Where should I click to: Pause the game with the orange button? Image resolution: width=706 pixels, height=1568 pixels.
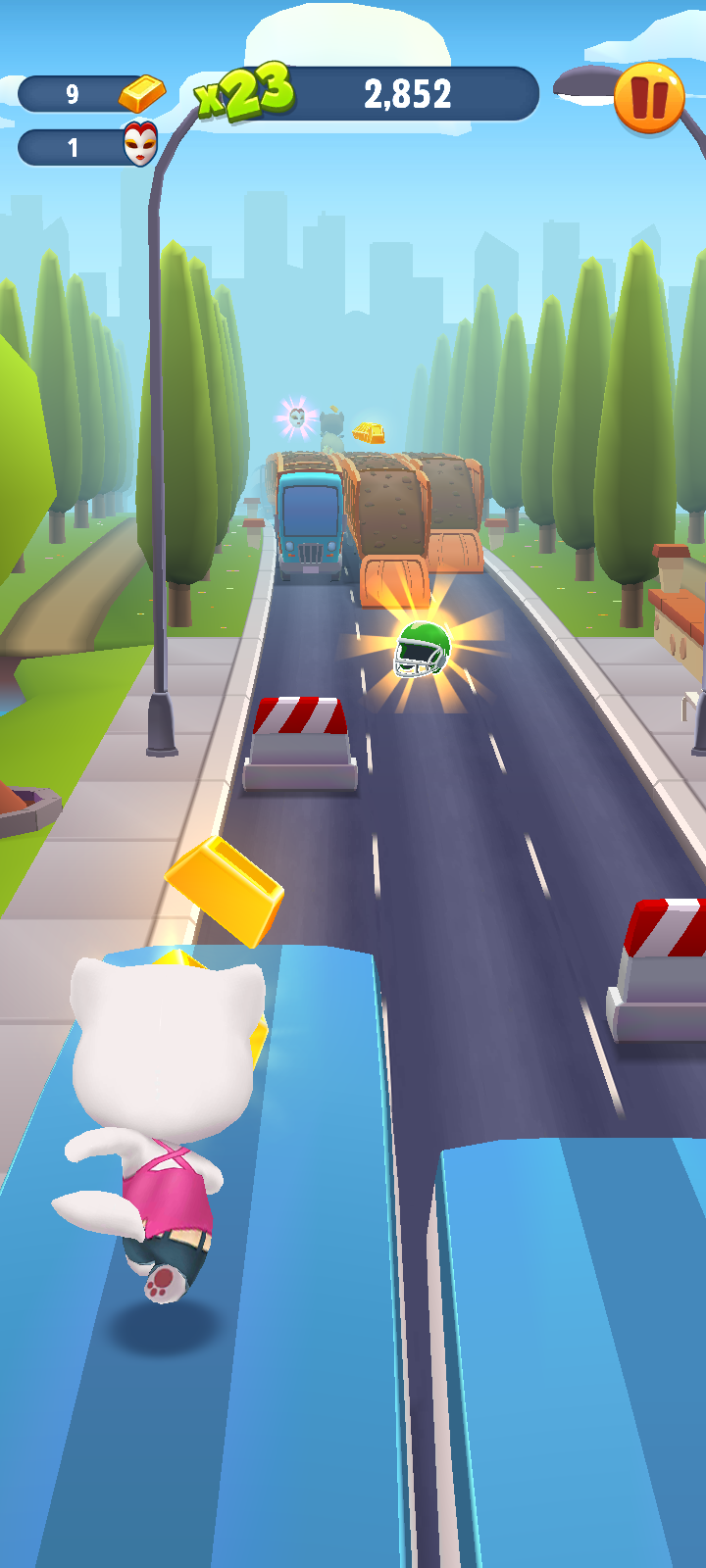click(648, 97)
